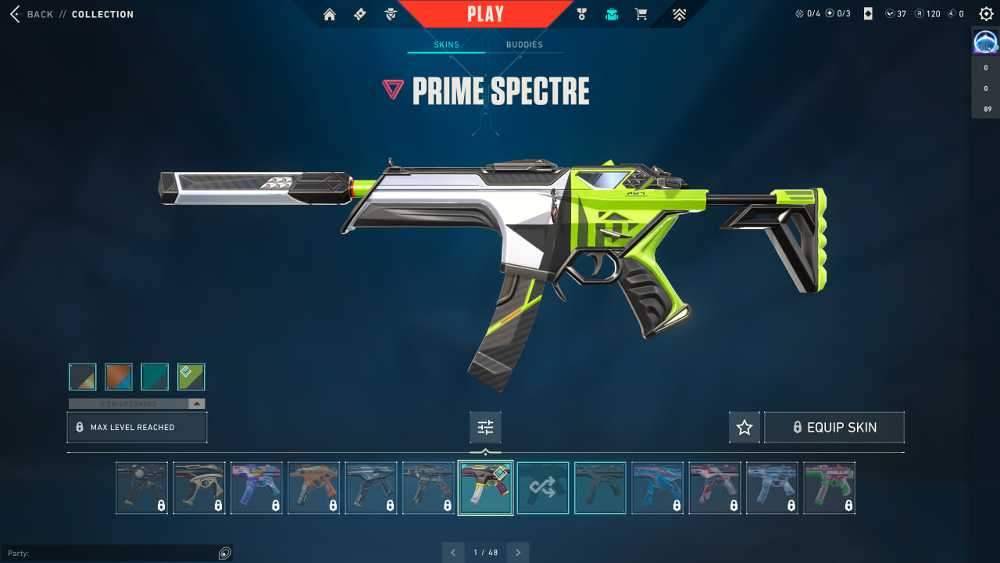1000x563 pixels.
Task: Select the orange wooden Spectre skin thumbnail
Action: coord(314,488)
